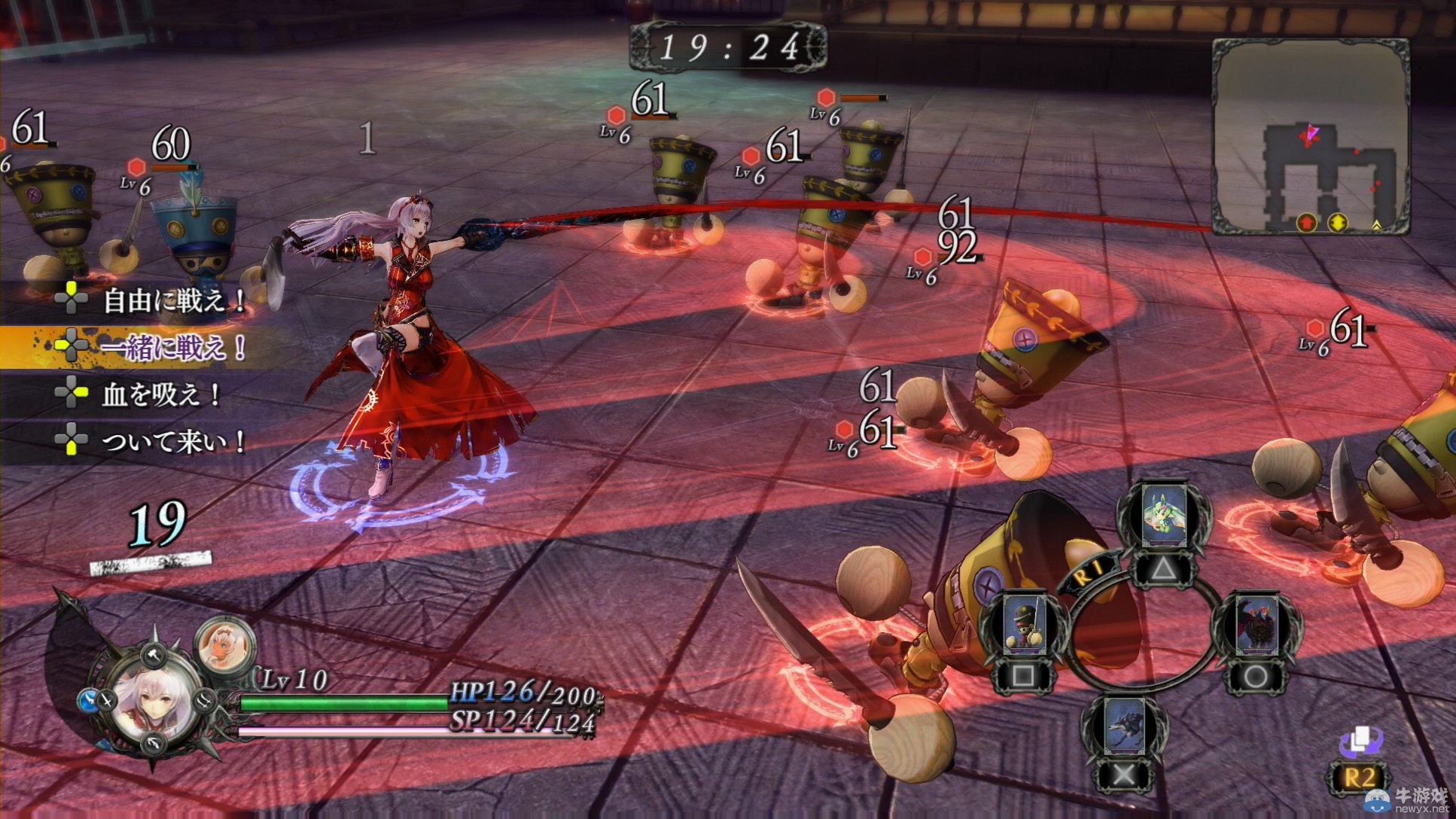Click the partner girl's round portrait

coord(224,645)
